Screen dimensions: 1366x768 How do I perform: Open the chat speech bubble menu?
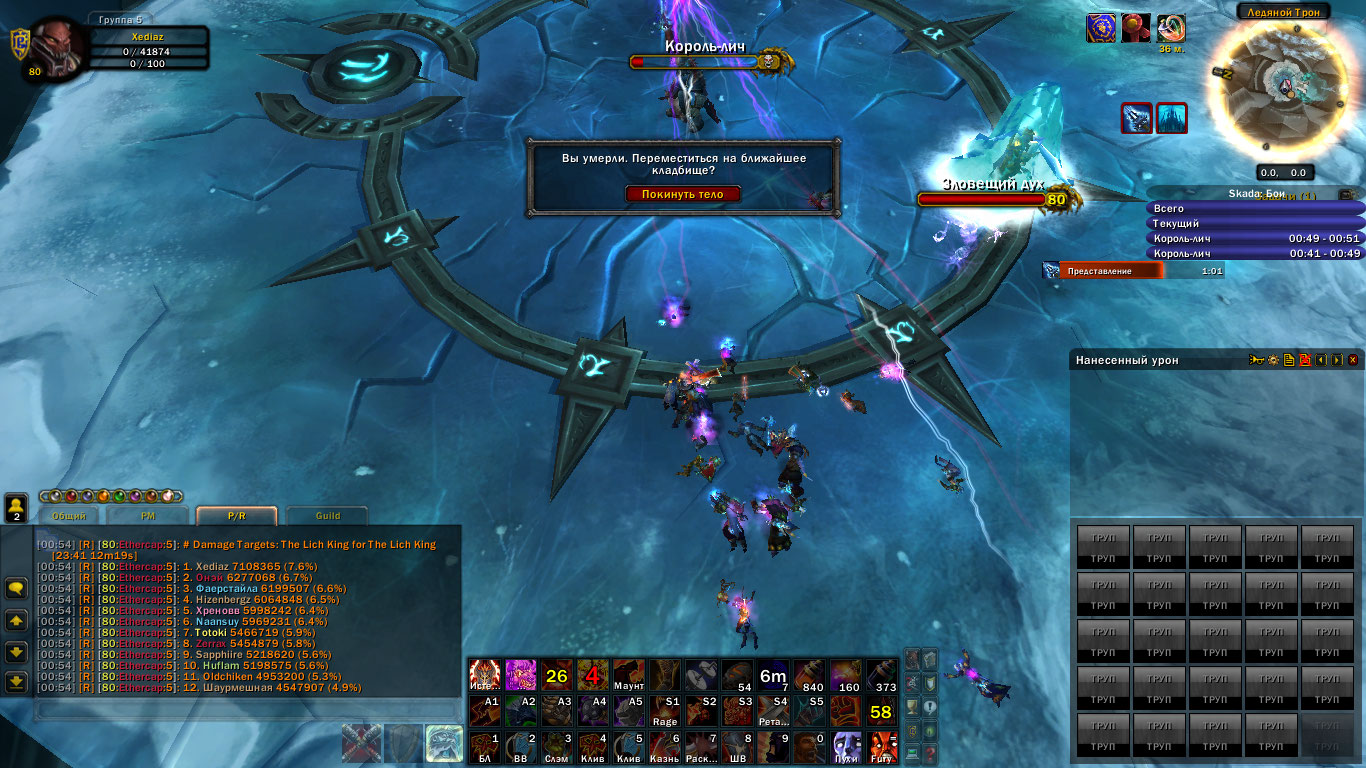(16, 588)
